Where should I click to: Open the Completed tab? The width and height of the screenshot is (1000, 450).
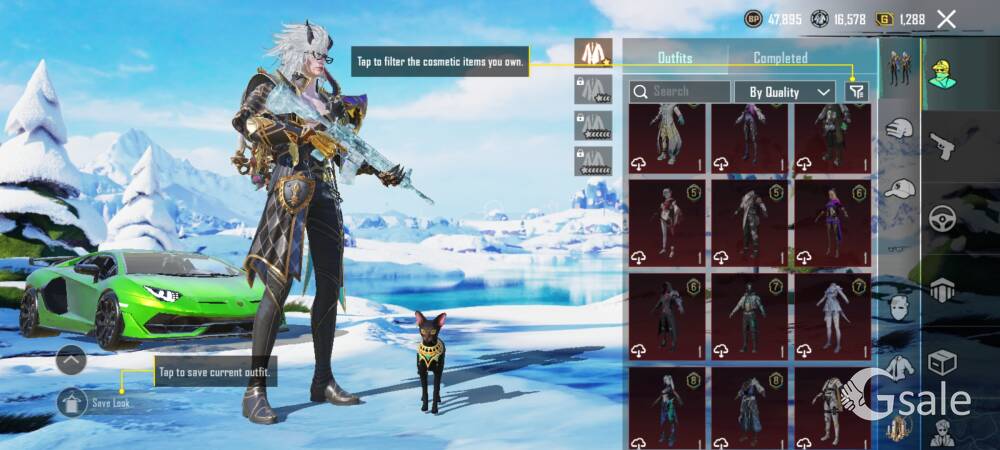(x=780, y=58)
